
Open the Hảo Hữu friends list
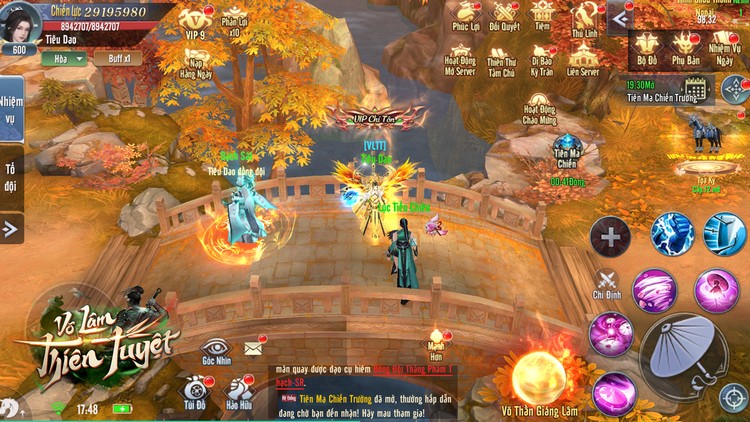[239, 391]
